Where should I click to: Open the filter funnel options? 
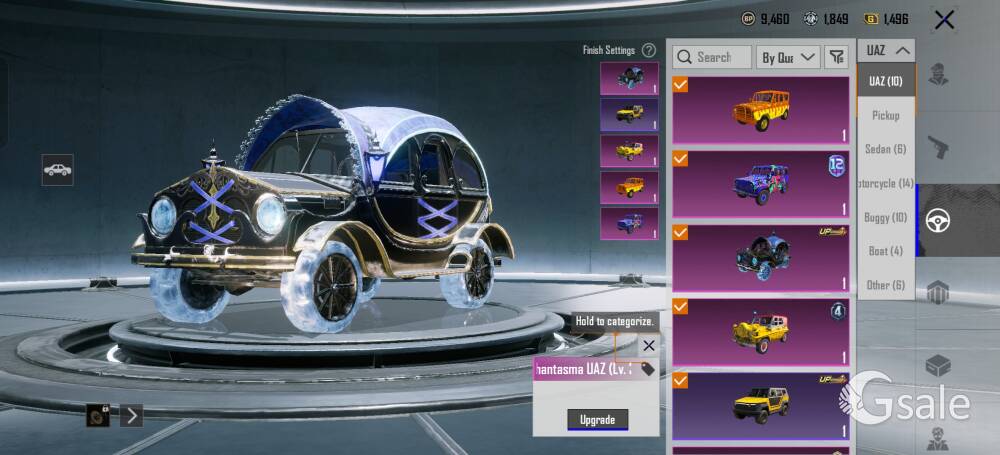coord(836,57)
